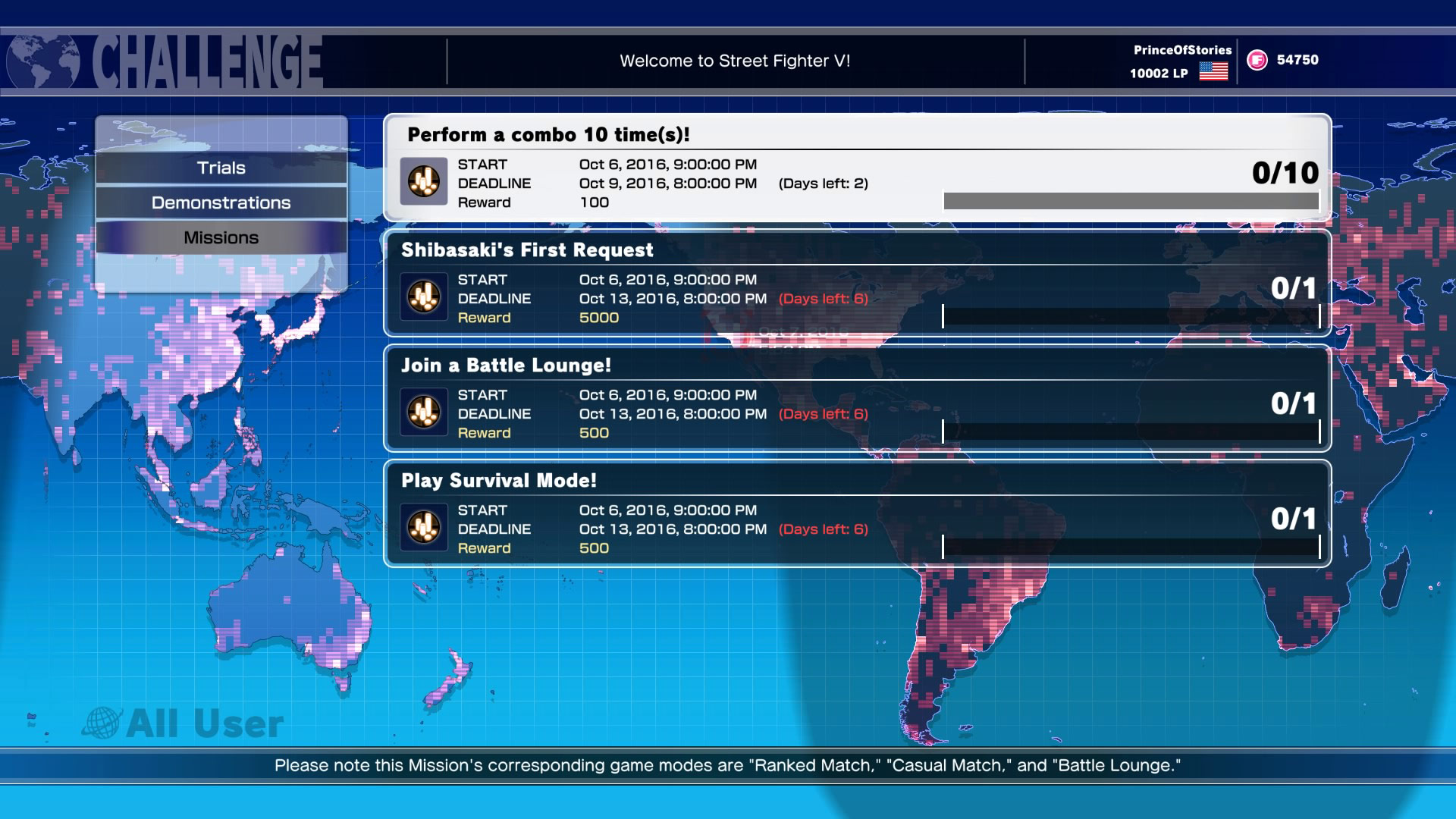Select the Missions menu entry
Screen dimensions: 1456x819
(x=221, y=237)
